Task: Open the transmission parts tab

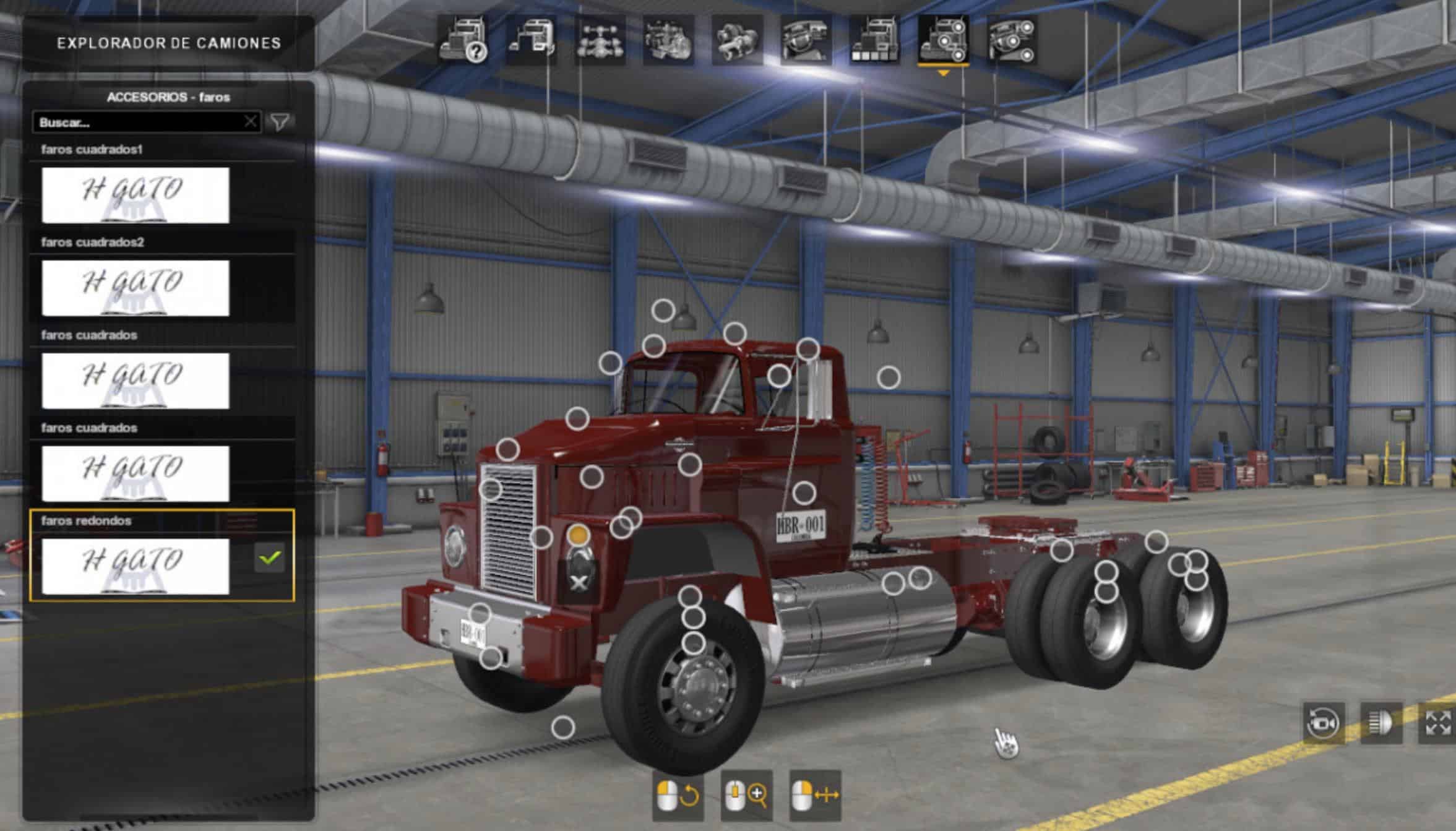Action: click(x=737, y=41)
